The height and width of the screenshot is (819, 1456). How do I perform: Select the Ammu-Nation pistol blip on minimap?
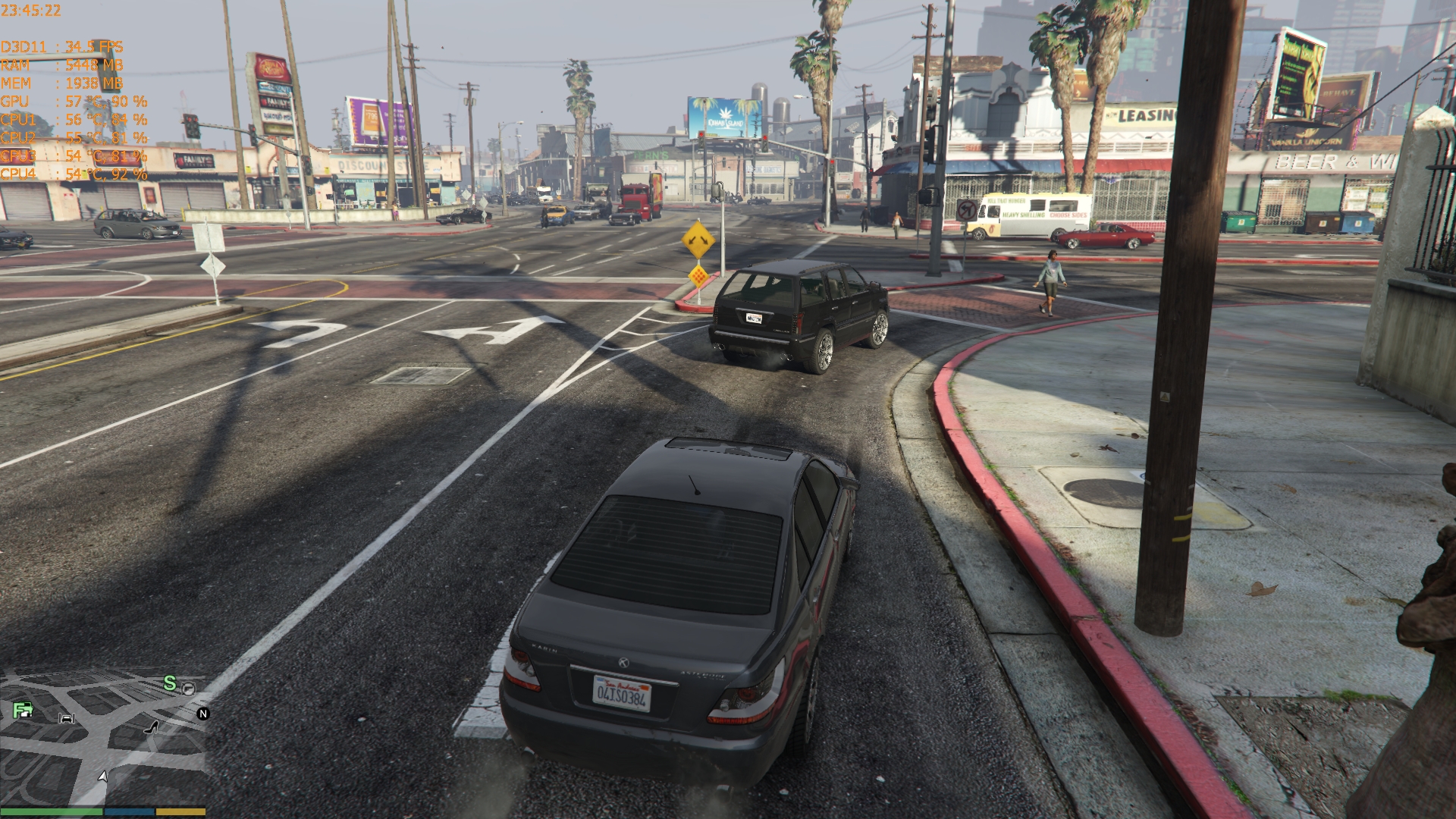[x=188, y=688]
